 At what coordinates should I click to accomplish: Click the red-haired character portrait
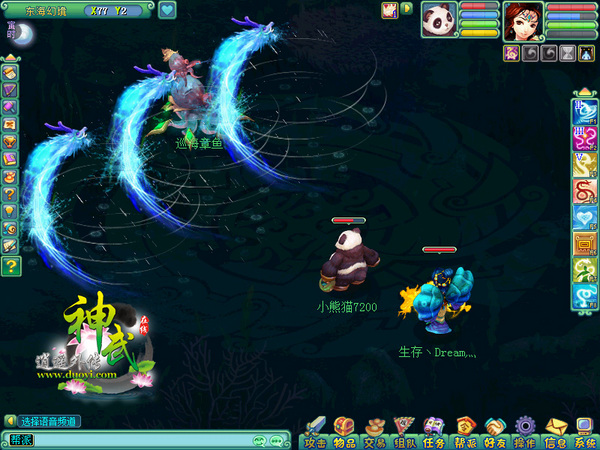pyautogui.click(x=522, y=19)
